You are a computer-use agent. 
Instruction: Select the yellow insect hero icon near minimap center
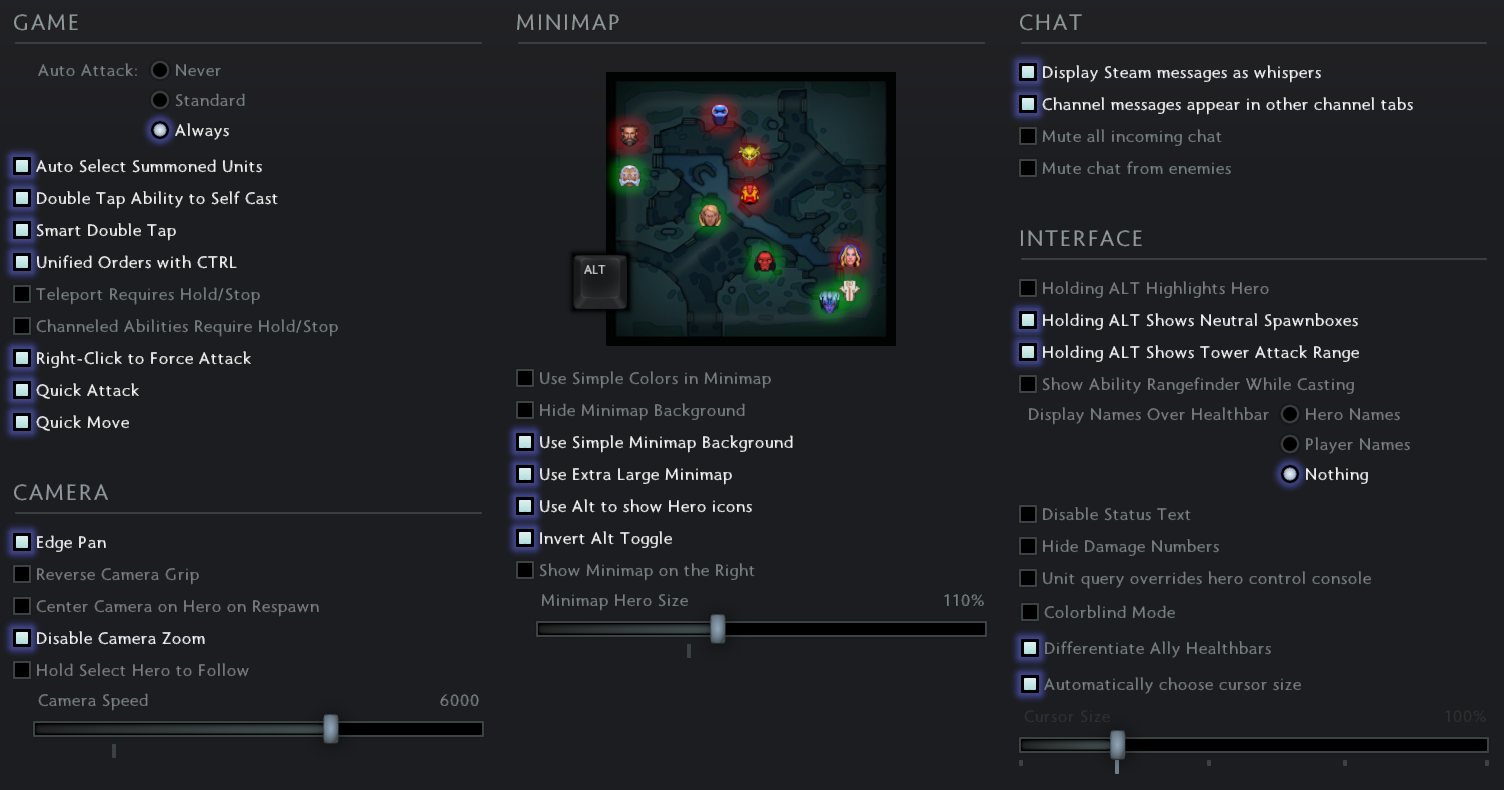coord(749,151)
